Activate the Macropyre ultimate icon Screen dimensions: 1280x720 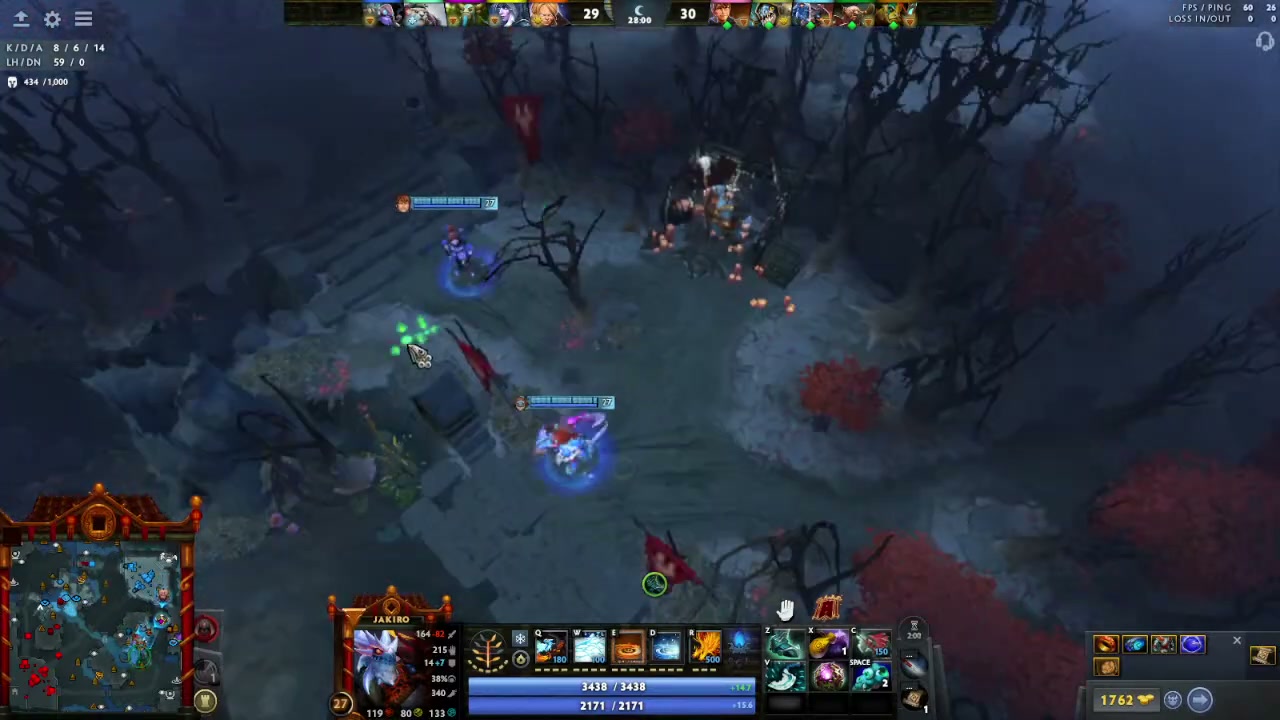coord(705,646)
